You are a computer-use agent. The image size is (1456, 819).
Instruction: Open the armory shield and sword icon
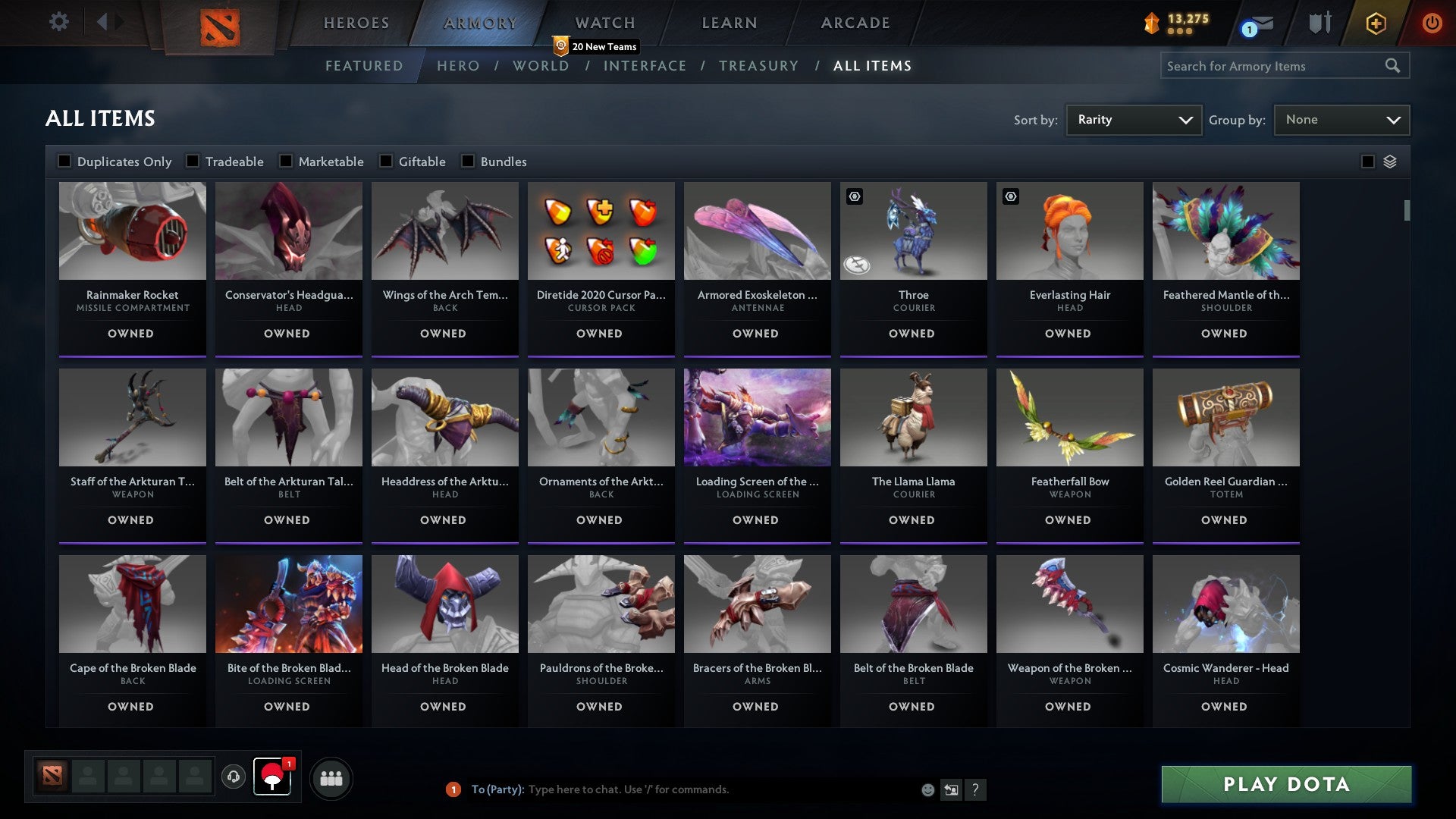(1319, 23)
